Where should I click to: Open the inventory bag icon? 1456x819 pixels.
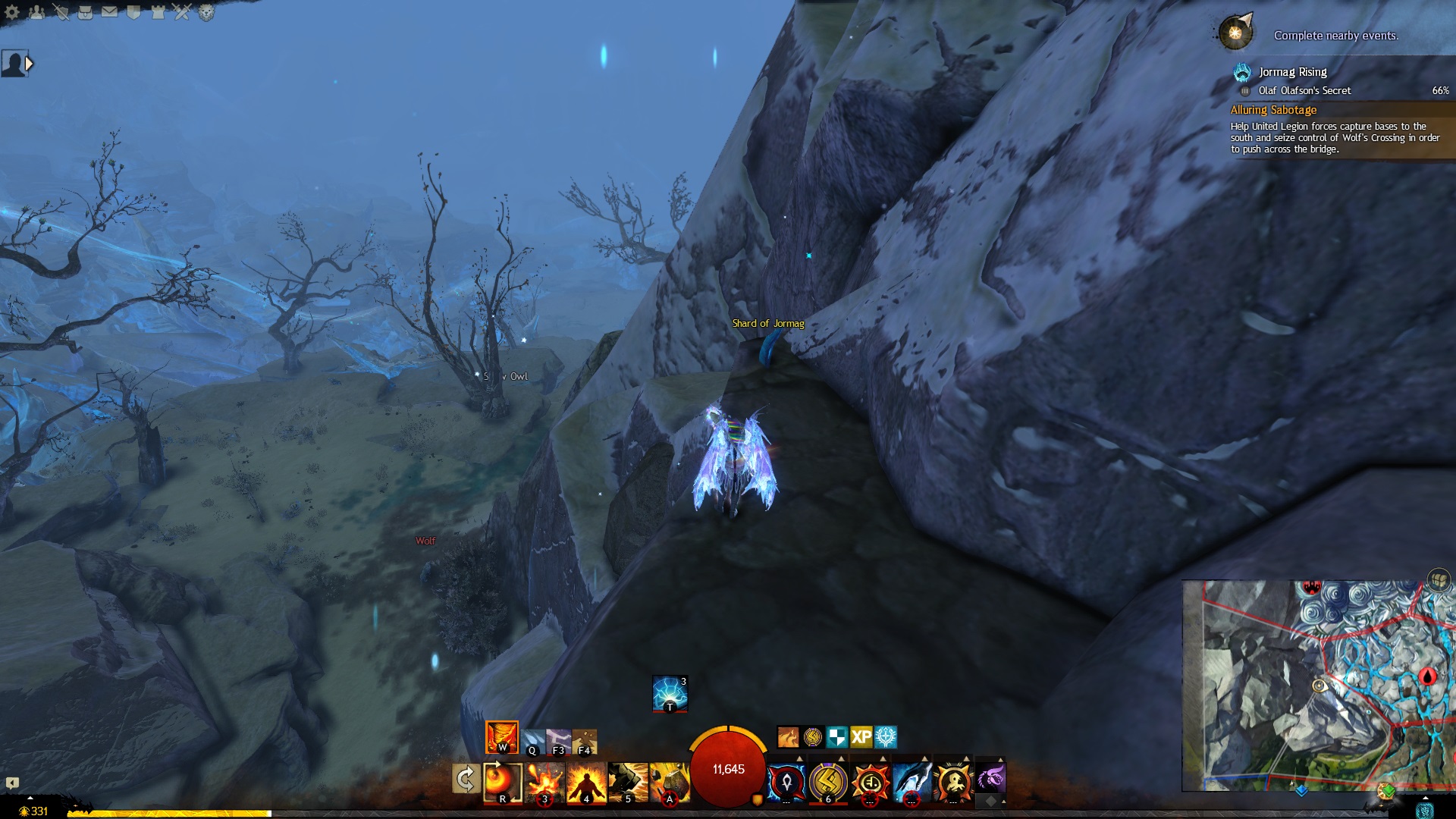point(85,11)
